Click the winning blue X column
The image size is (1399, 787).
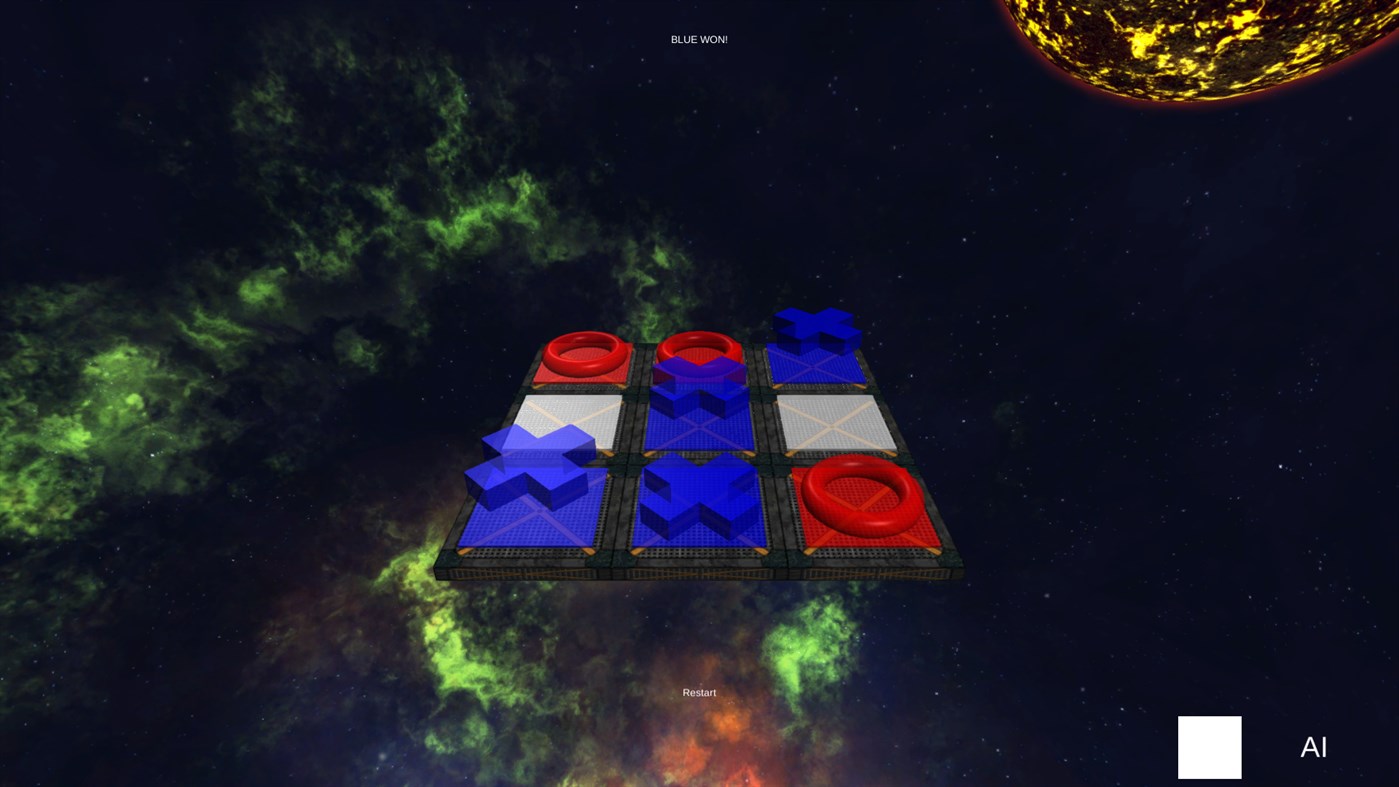[x=700, y=440]
